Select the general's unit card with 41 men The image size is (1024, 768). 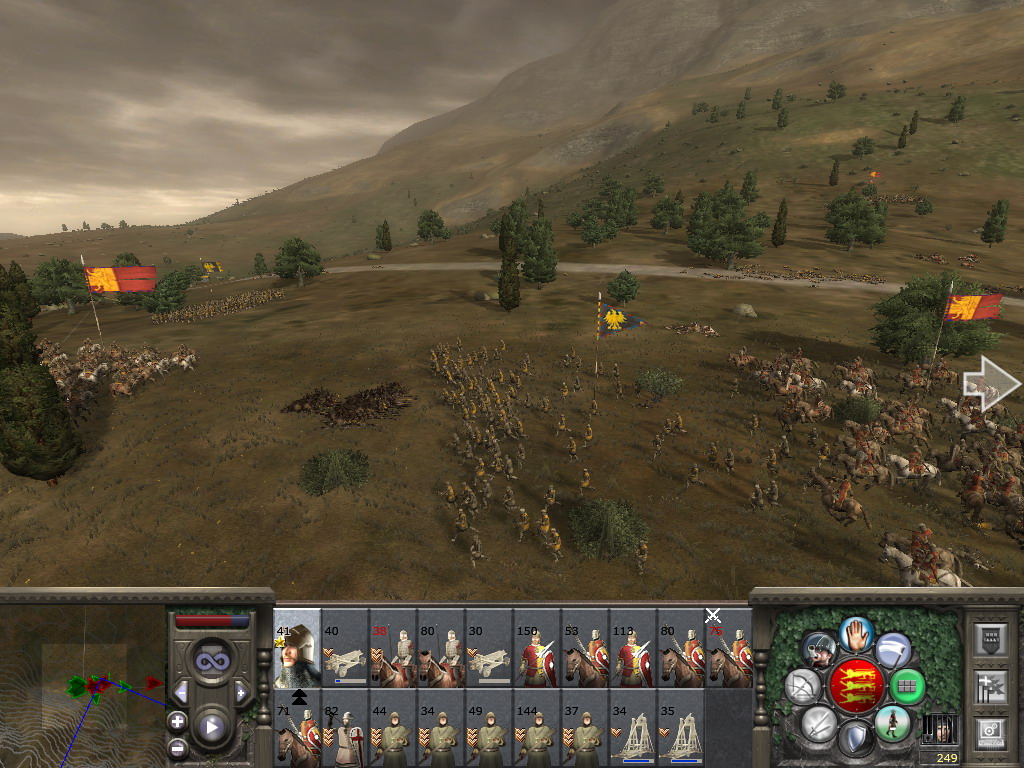(297, 648)
